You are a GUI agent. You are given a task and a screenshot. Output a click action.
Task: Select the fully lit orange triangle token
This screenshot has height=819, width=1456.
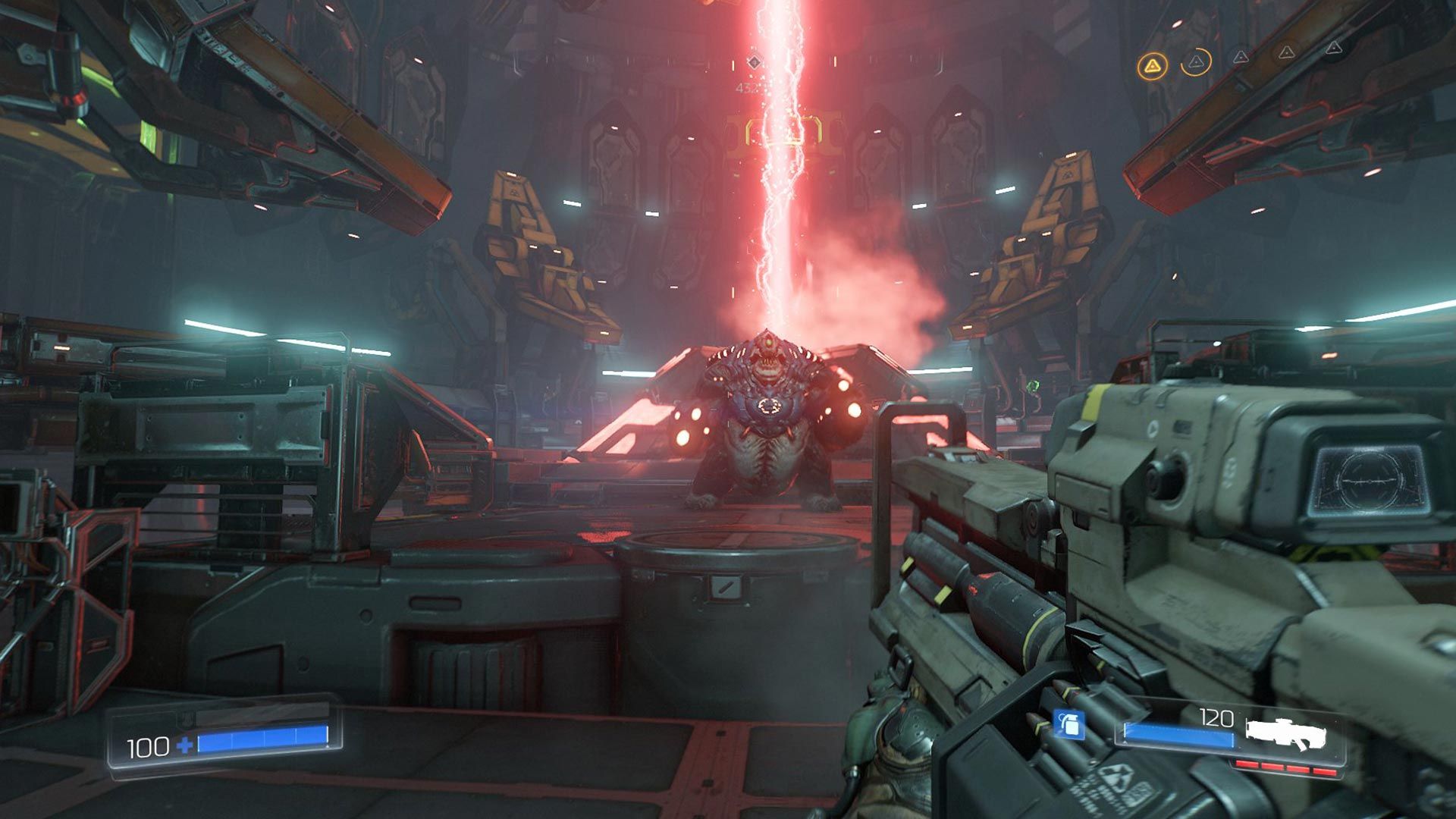1152,66
